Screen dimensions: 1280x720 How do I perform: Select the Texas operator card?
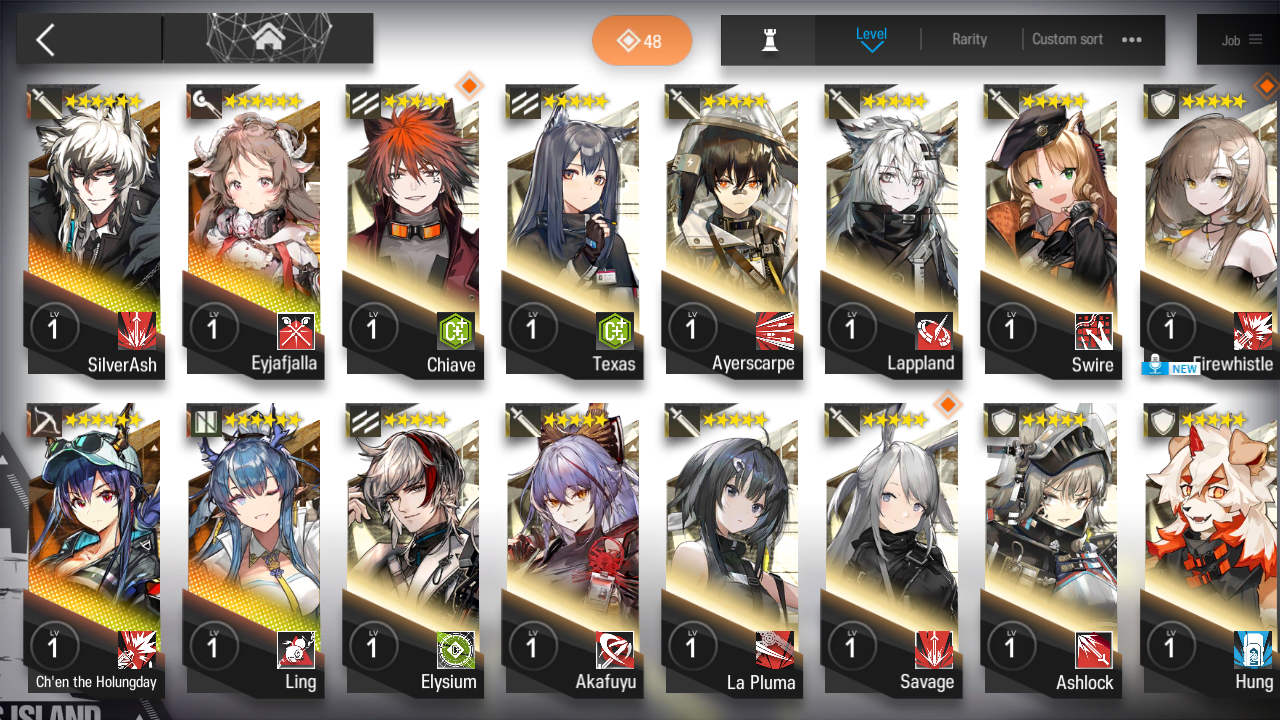573,230
